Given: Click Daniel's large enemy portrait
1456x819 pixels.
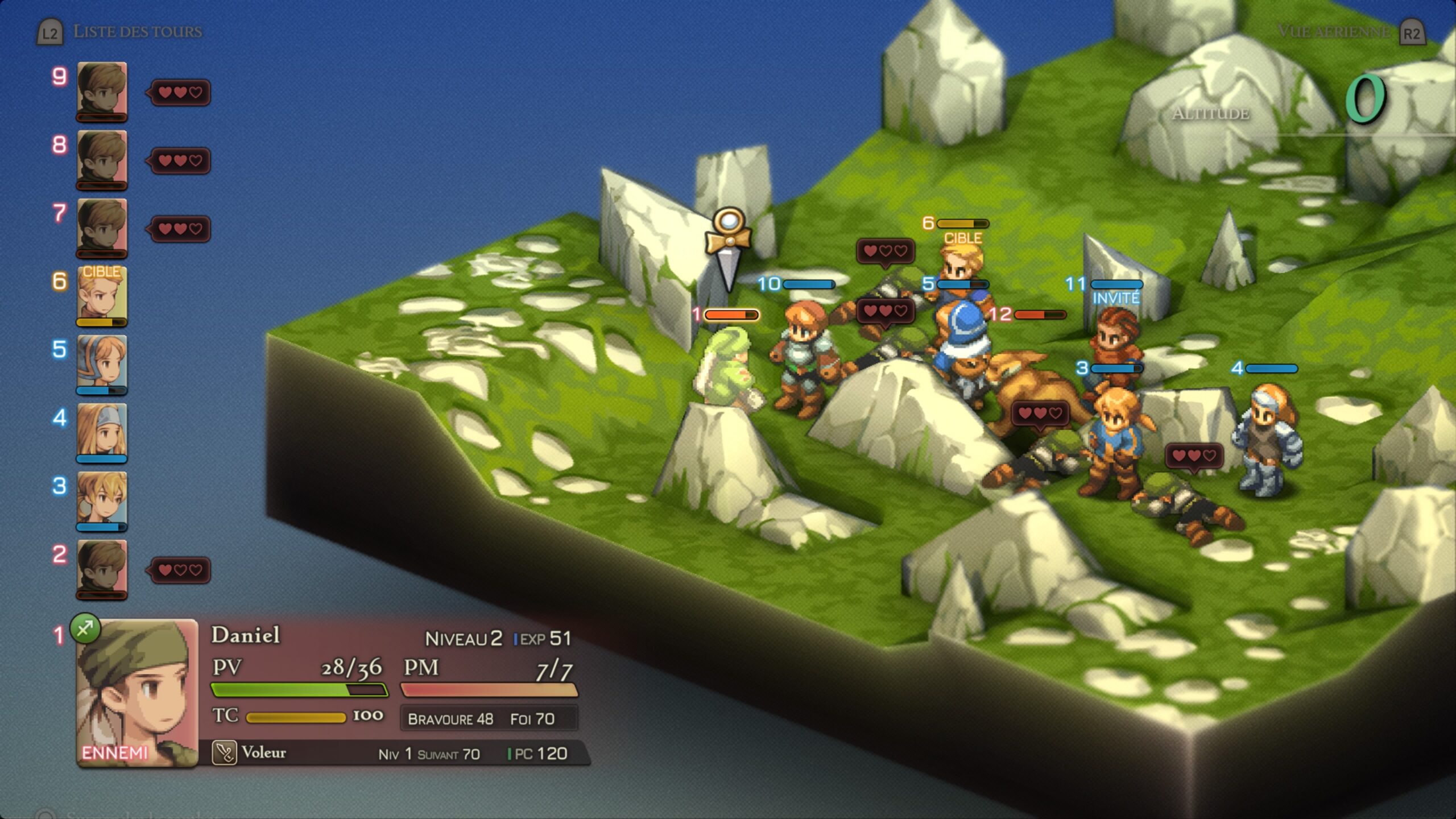Looking at the screenshot, I should coord(137,693).
